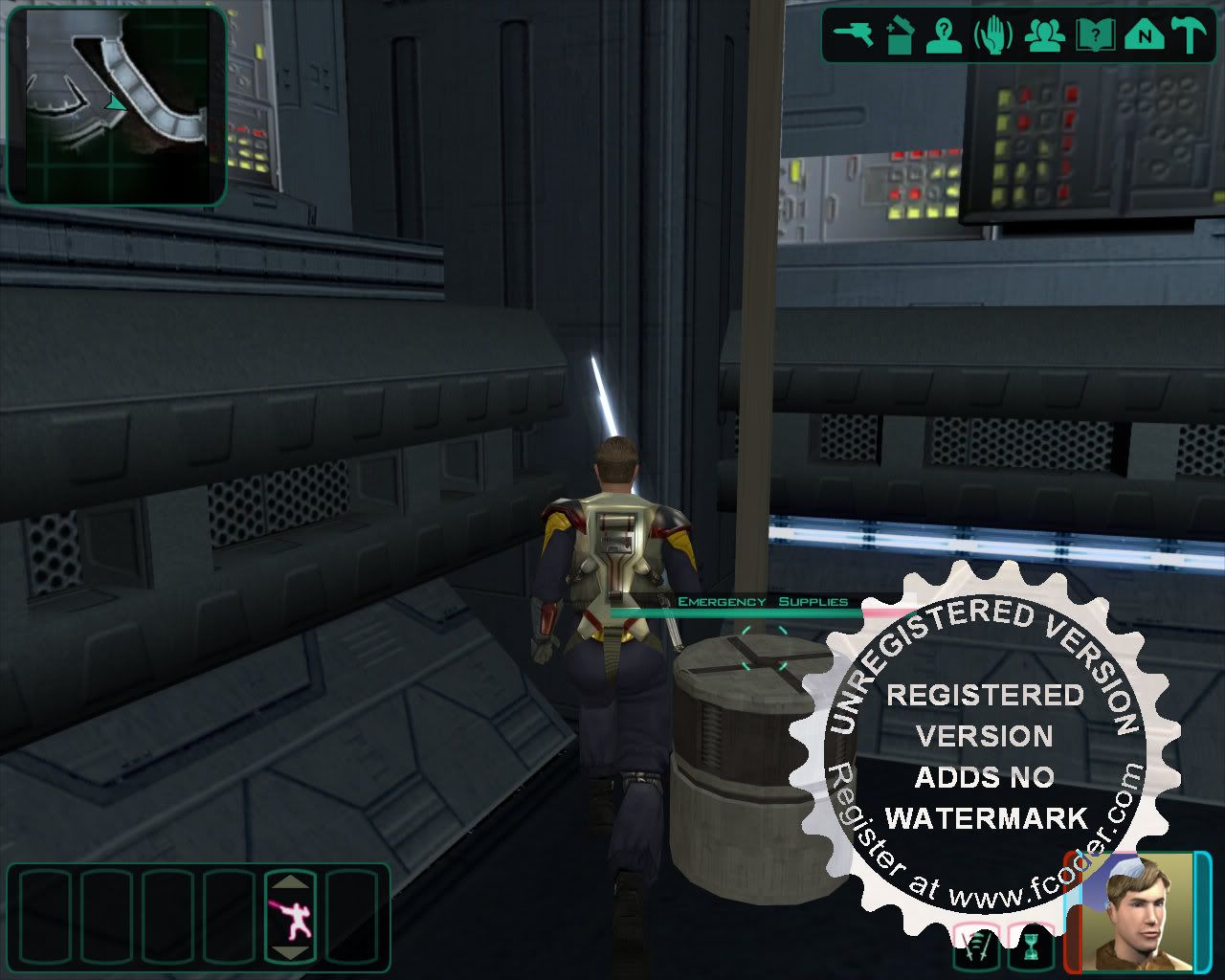
Task: Open party selection via two-people icon
Action: [x=1044, y=35]
